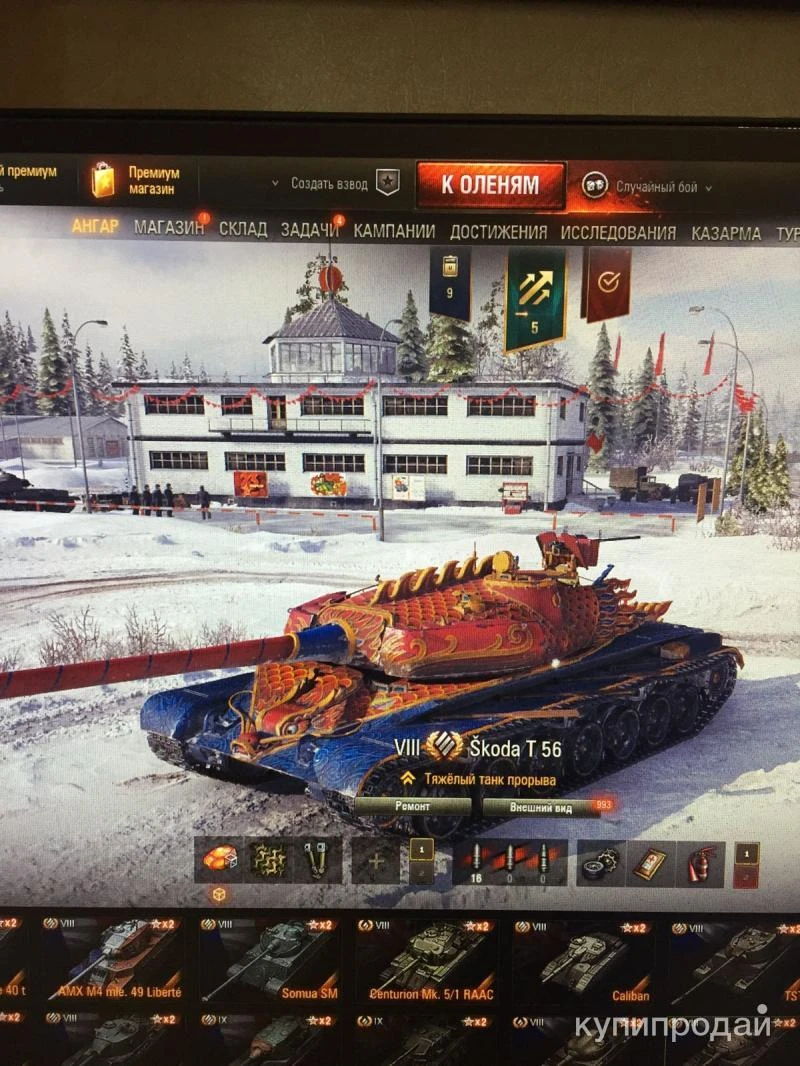
Task: Open the Магазин tab
Action: 168,229
